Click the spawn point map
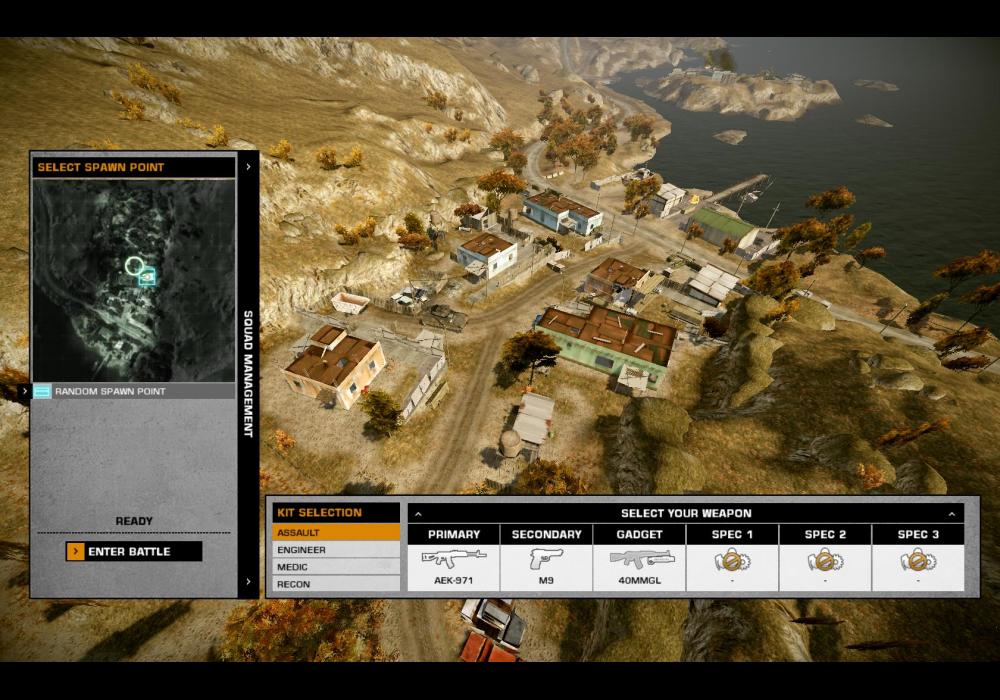The width and height of the screenshot is (1000, 700). pyautogui.click(x=134, y=280)
